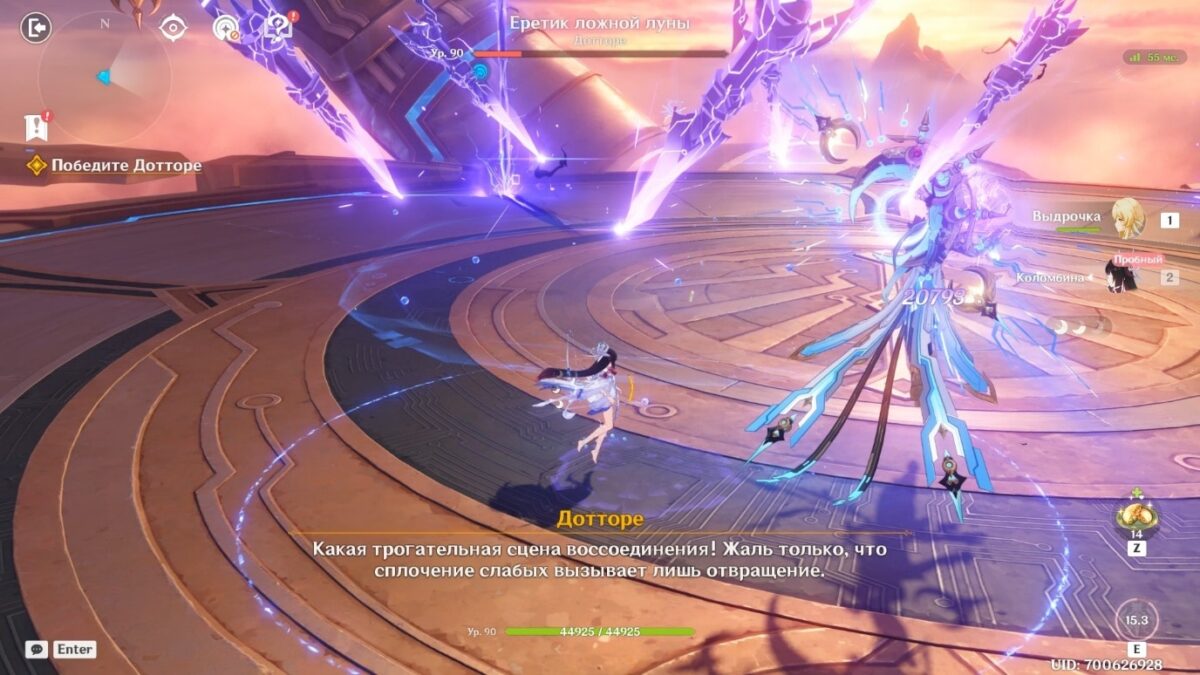This screenshot has height=675, width=1200.
Task: Use the food item with count 14
Action: pos(1137,516)
